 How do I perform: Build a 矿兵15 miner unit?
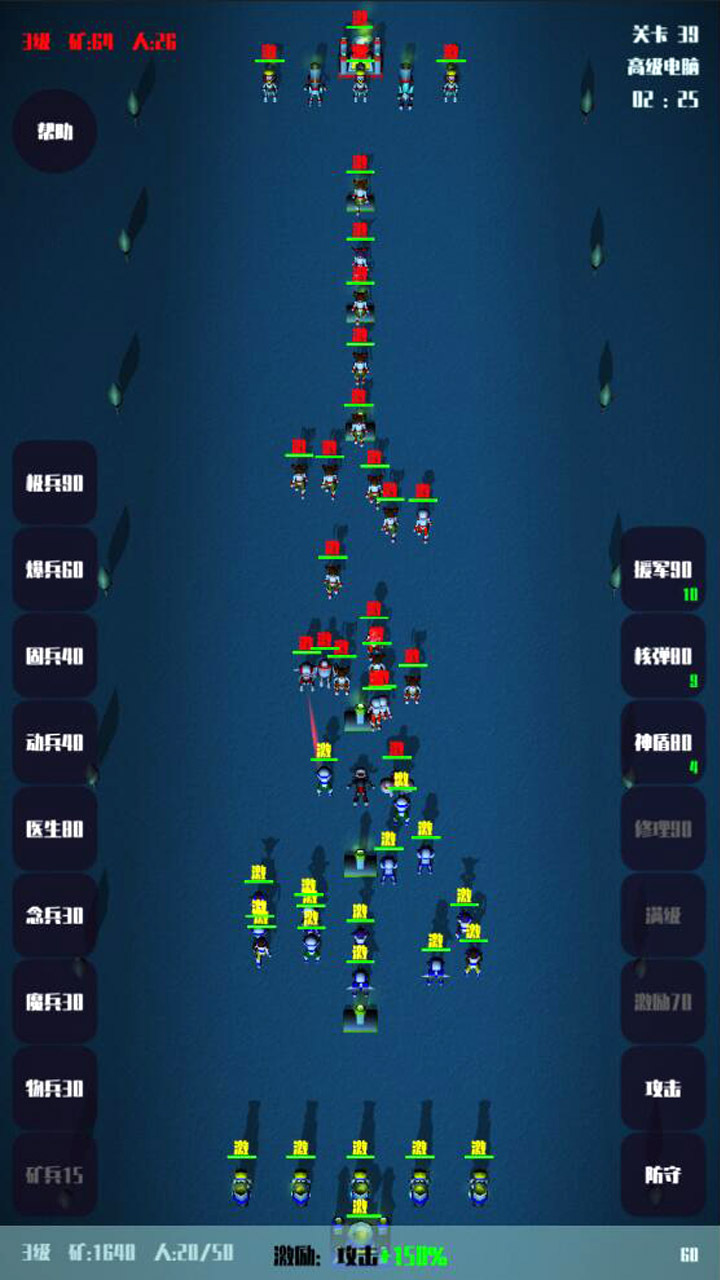point(55,1174)
